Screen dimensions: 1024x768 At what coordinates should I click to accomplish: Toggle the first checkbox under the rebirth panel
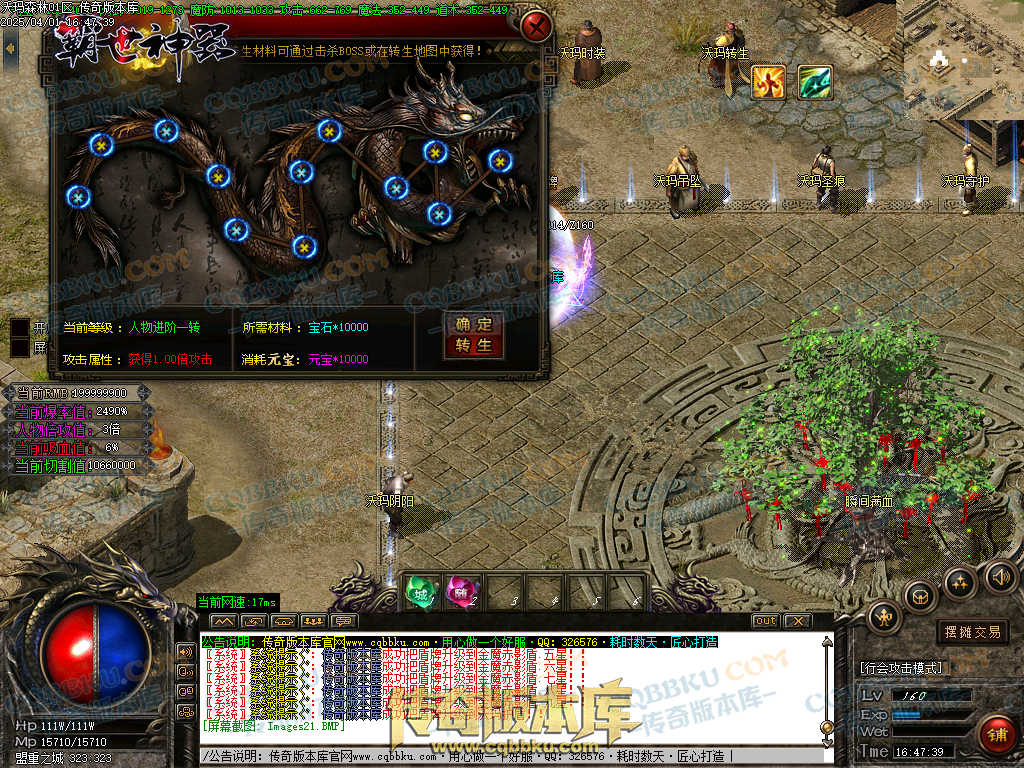pyautogui.click(x=20, y=327)
